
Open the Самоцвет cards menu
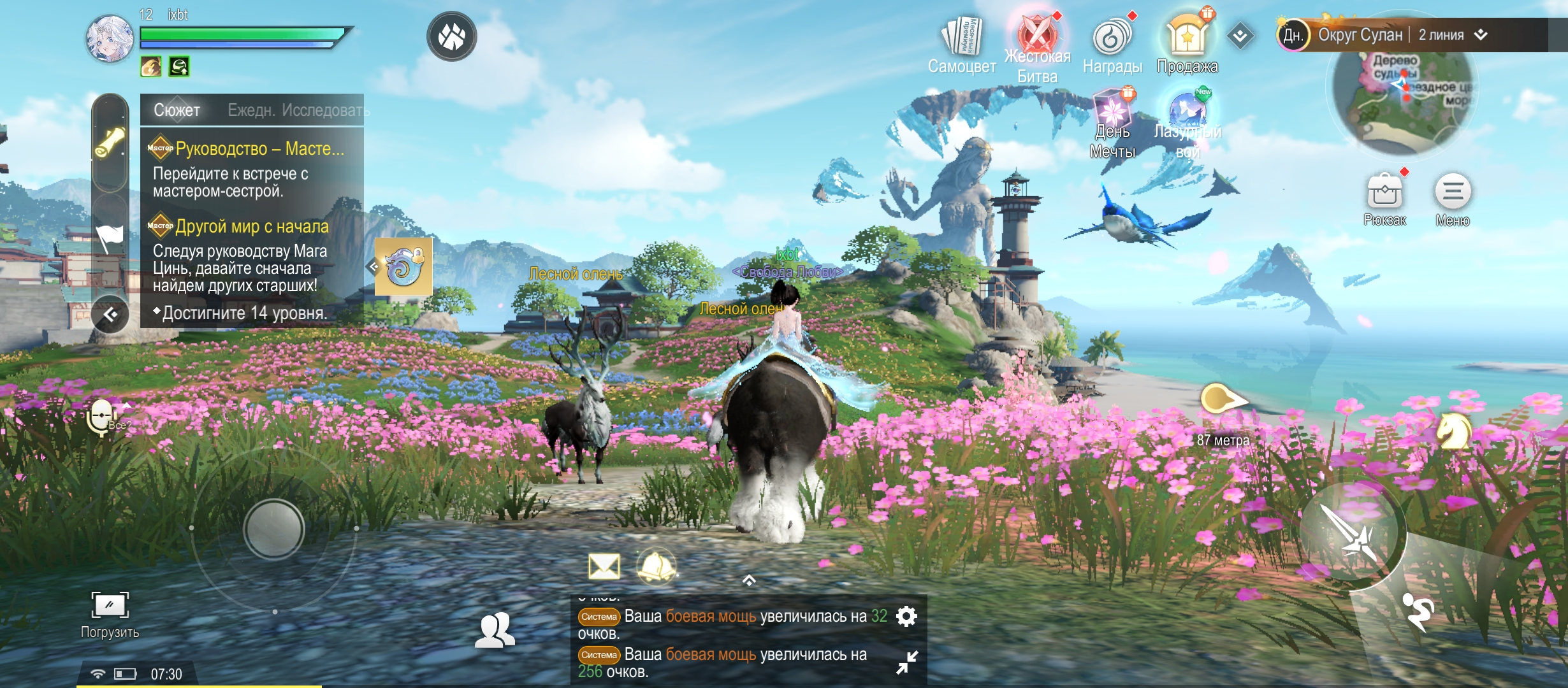pos(961,38)
